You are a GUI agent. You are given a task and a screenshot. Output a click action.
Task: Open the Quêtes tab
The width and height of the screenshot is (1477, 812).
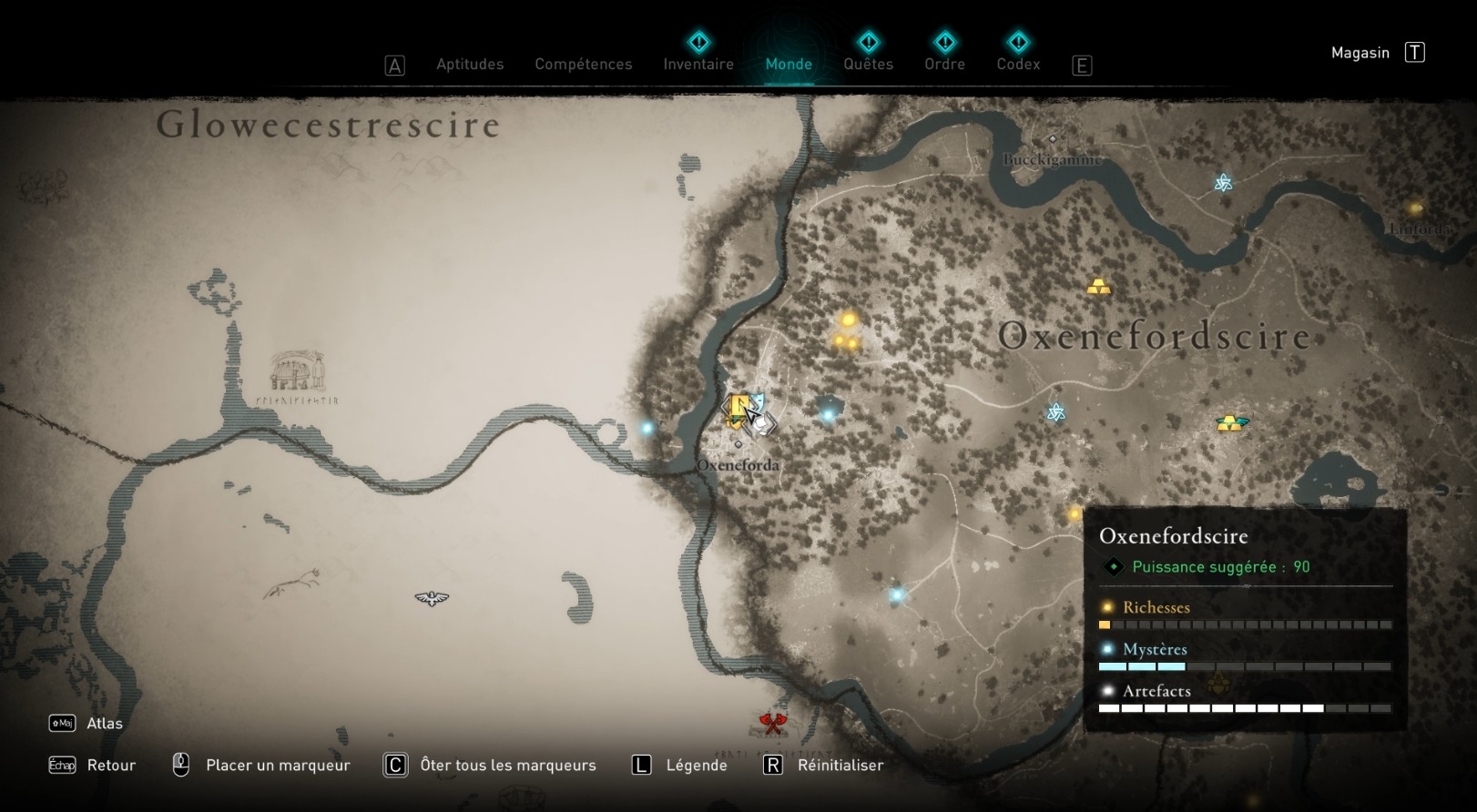[x=869, y=64]
